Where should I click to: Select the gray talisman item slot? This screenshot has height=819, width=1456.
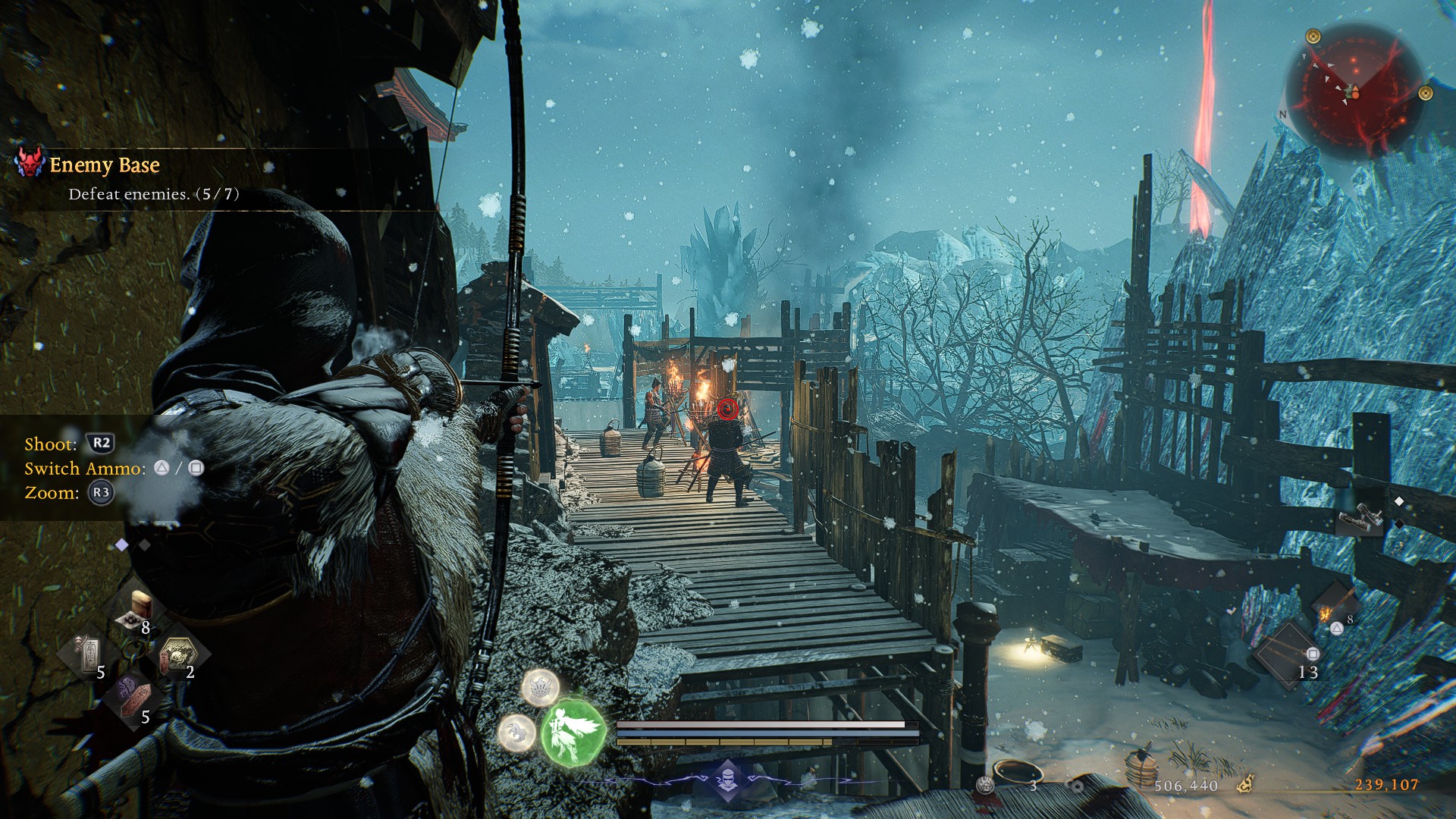pyautogui.click(x=89, y=654)
